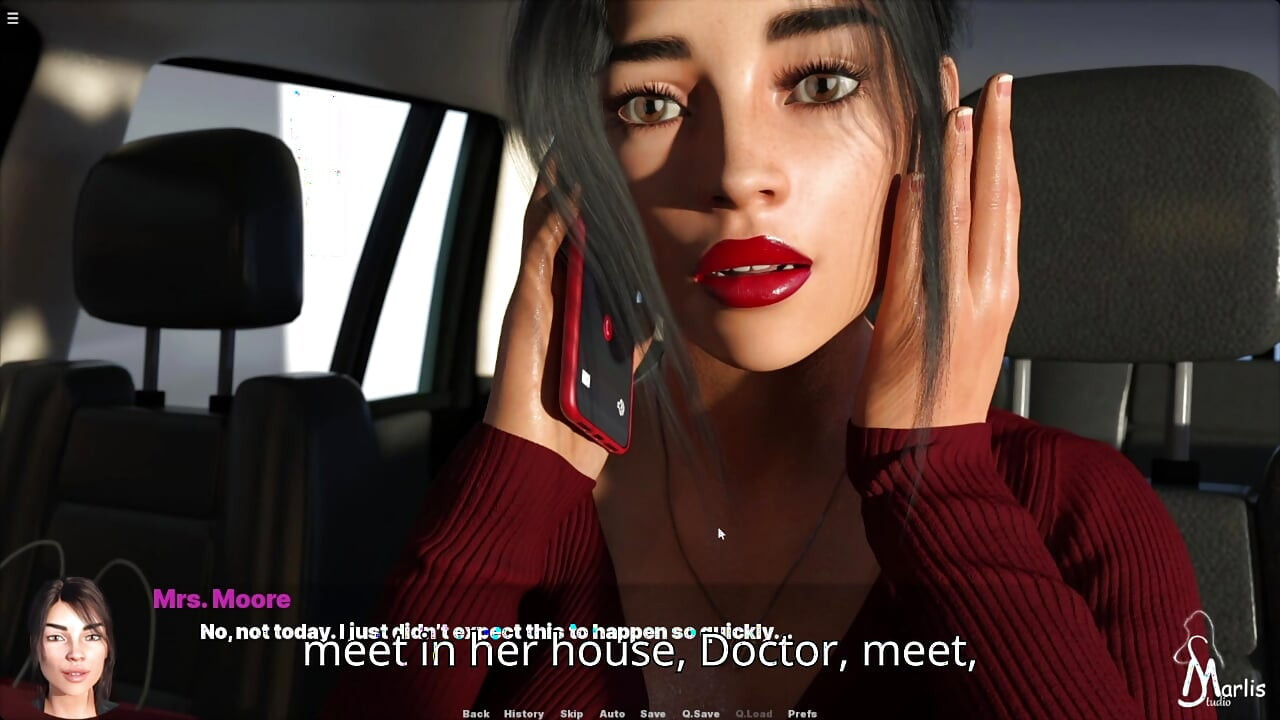Select the Back icon in the quick menu
This screenshot has height=720, width=1280.
point(477,714)
